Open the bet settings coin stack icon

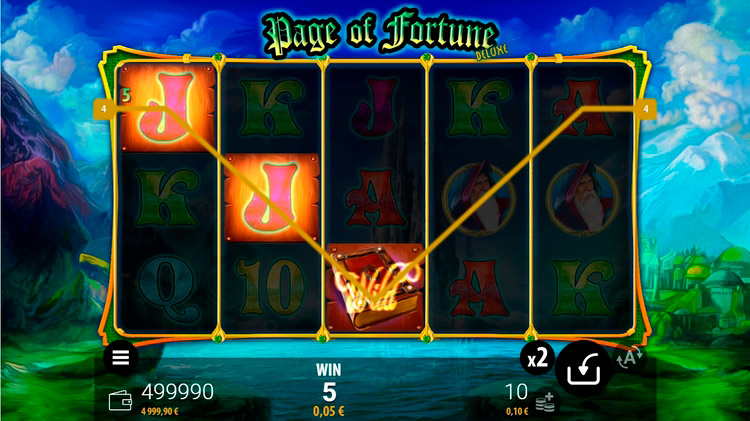pyautogui.click(x=544, y=402)
